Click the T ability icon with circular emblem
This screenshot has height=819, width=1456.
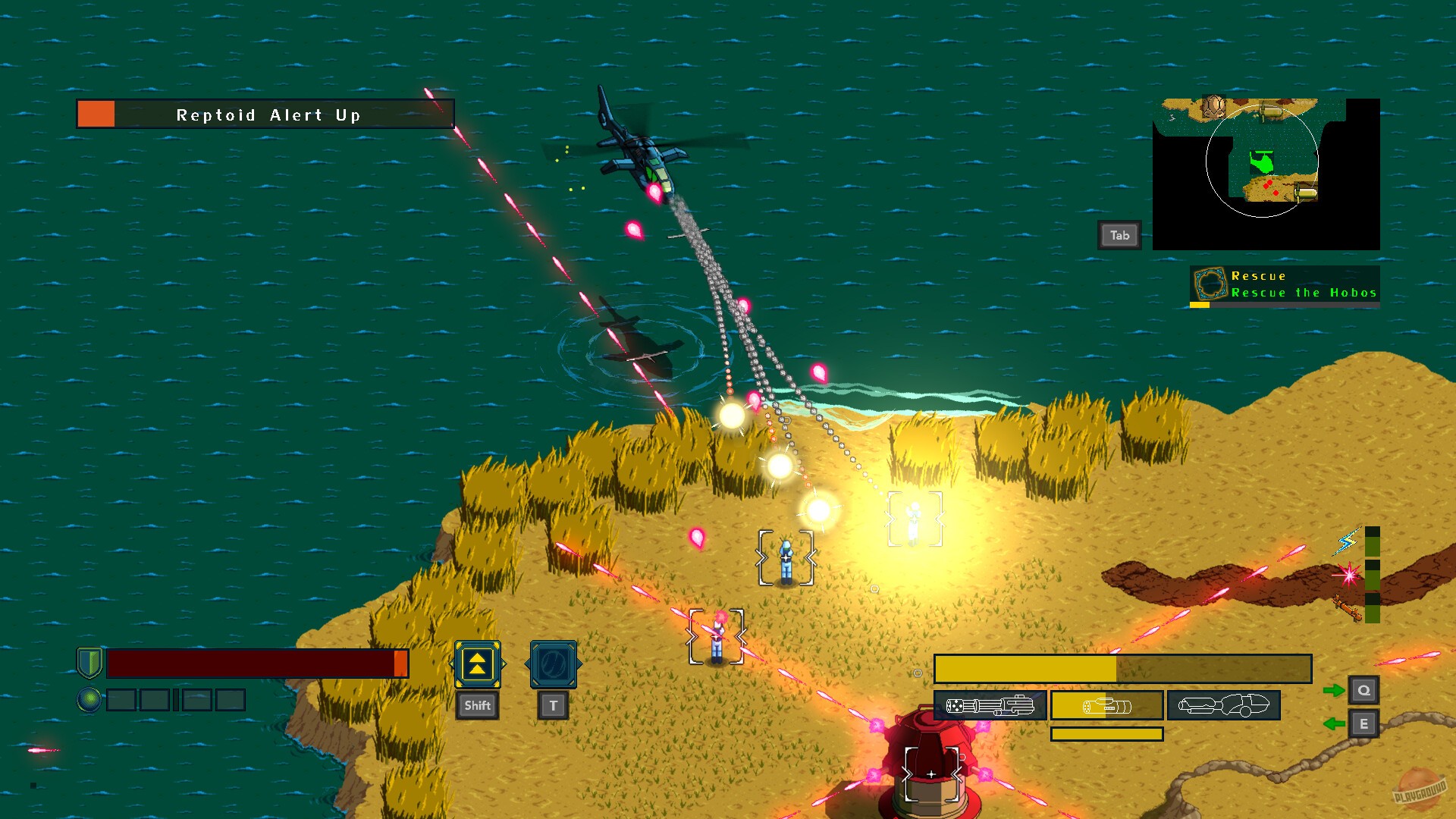[551, 666]
